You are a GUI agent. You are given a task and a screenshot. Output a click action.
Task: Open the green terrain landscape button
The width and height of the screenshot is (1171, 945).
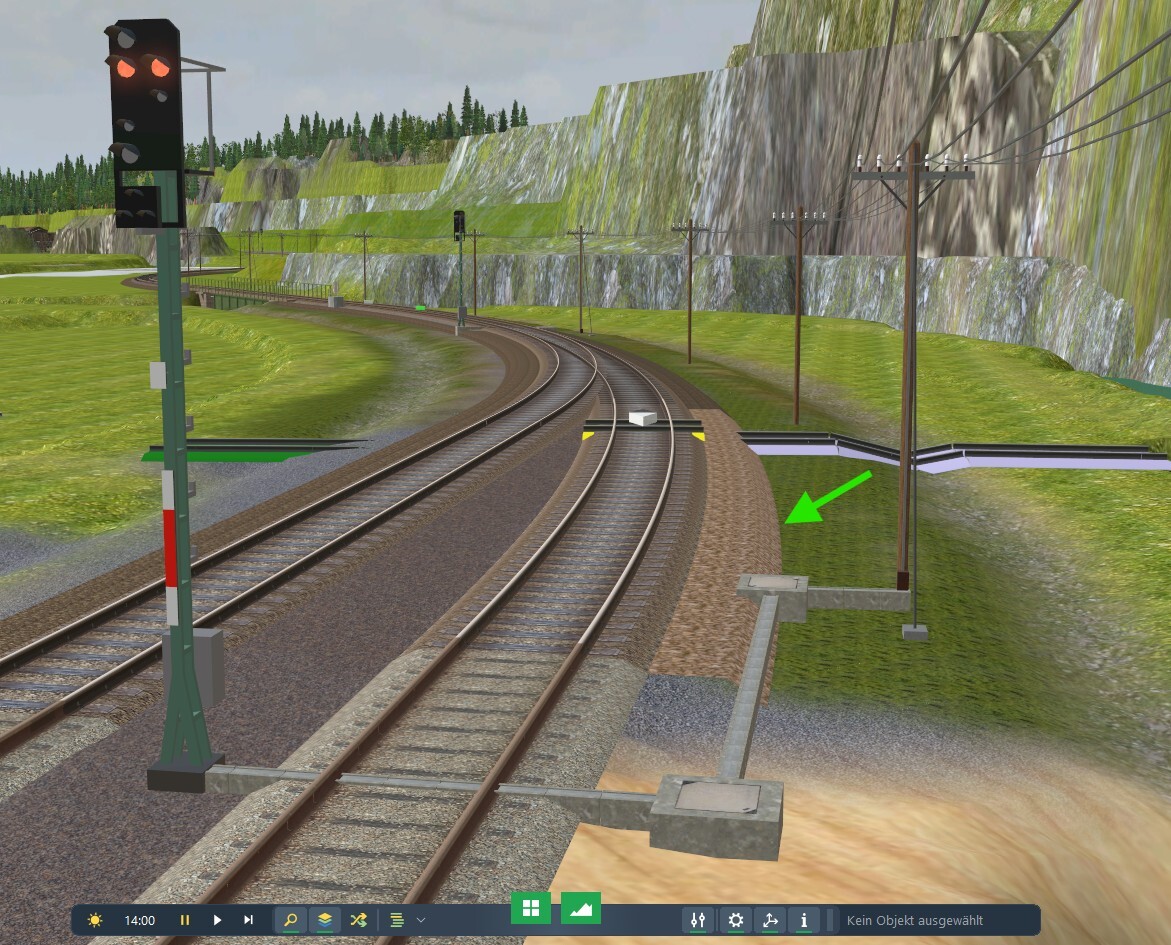point(581,908)
